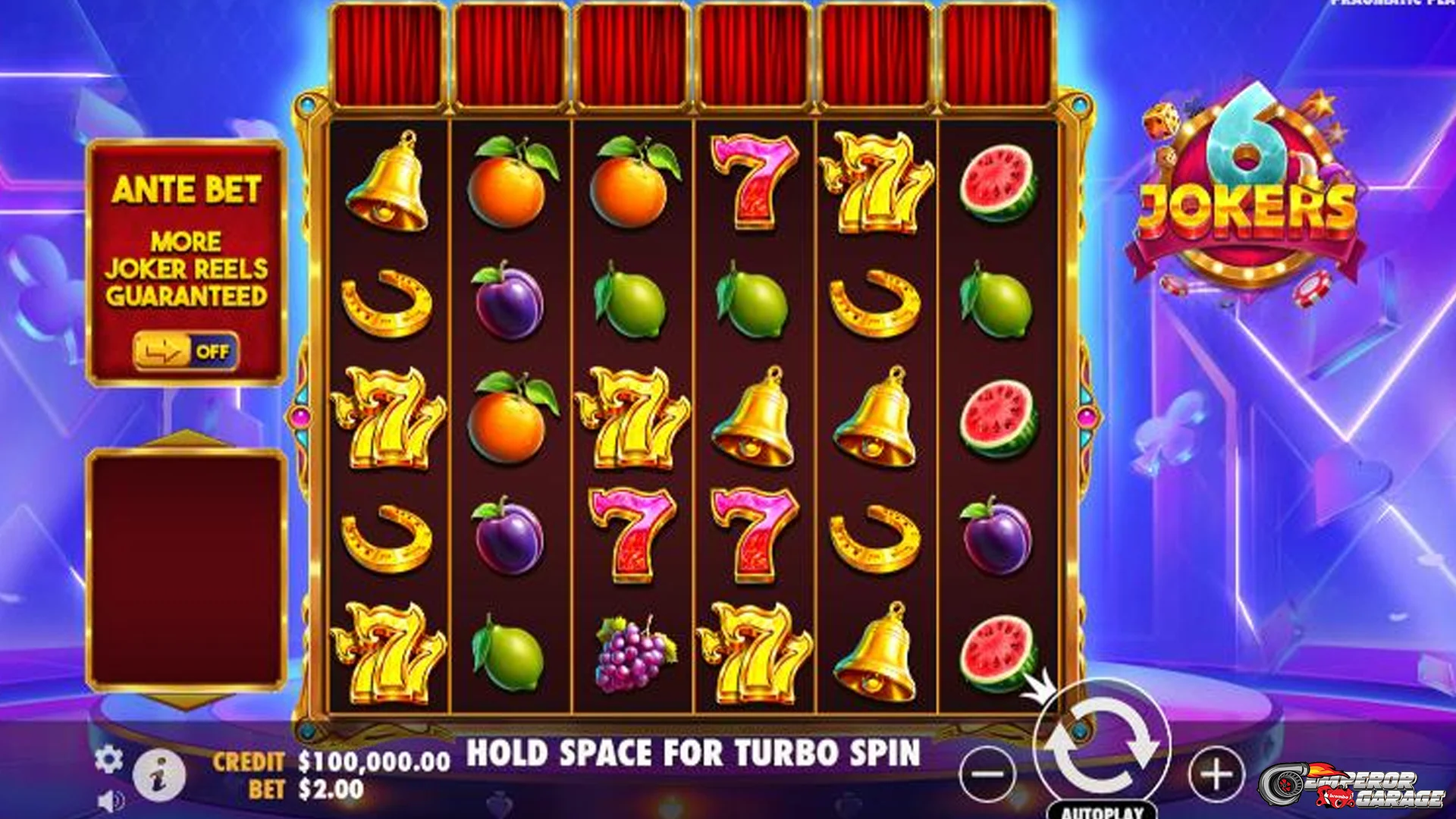Open the Autoplay options

pos(1102,811)
